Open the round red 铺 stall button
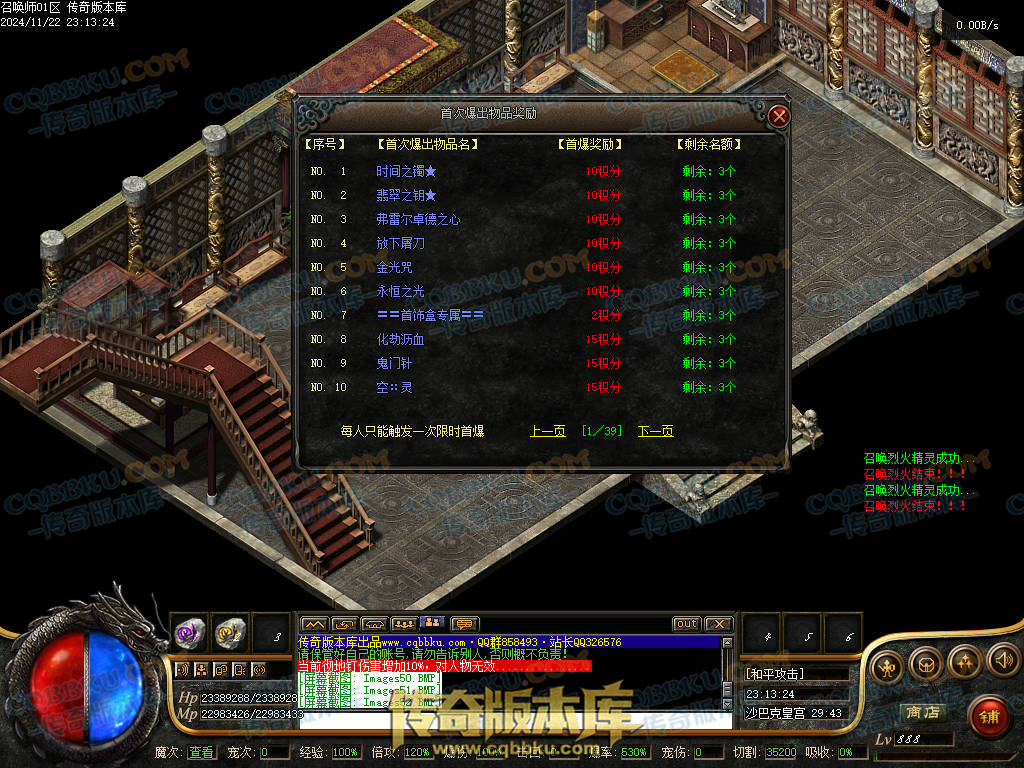 pyautogui.click(x=988, y=716)
